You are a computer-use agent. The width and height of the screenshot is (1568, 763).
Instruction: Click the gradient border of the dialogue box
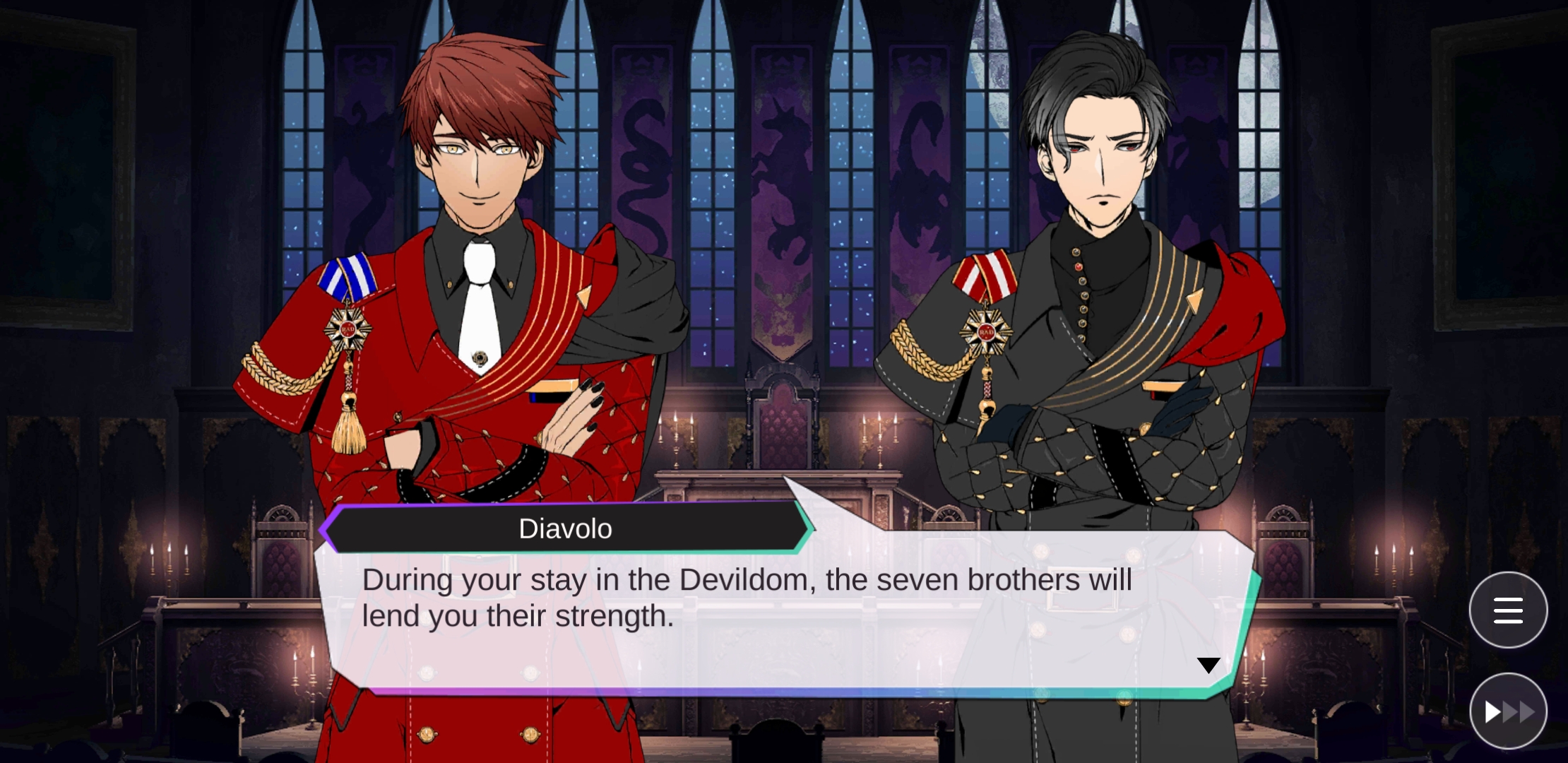tap(777, 690)
